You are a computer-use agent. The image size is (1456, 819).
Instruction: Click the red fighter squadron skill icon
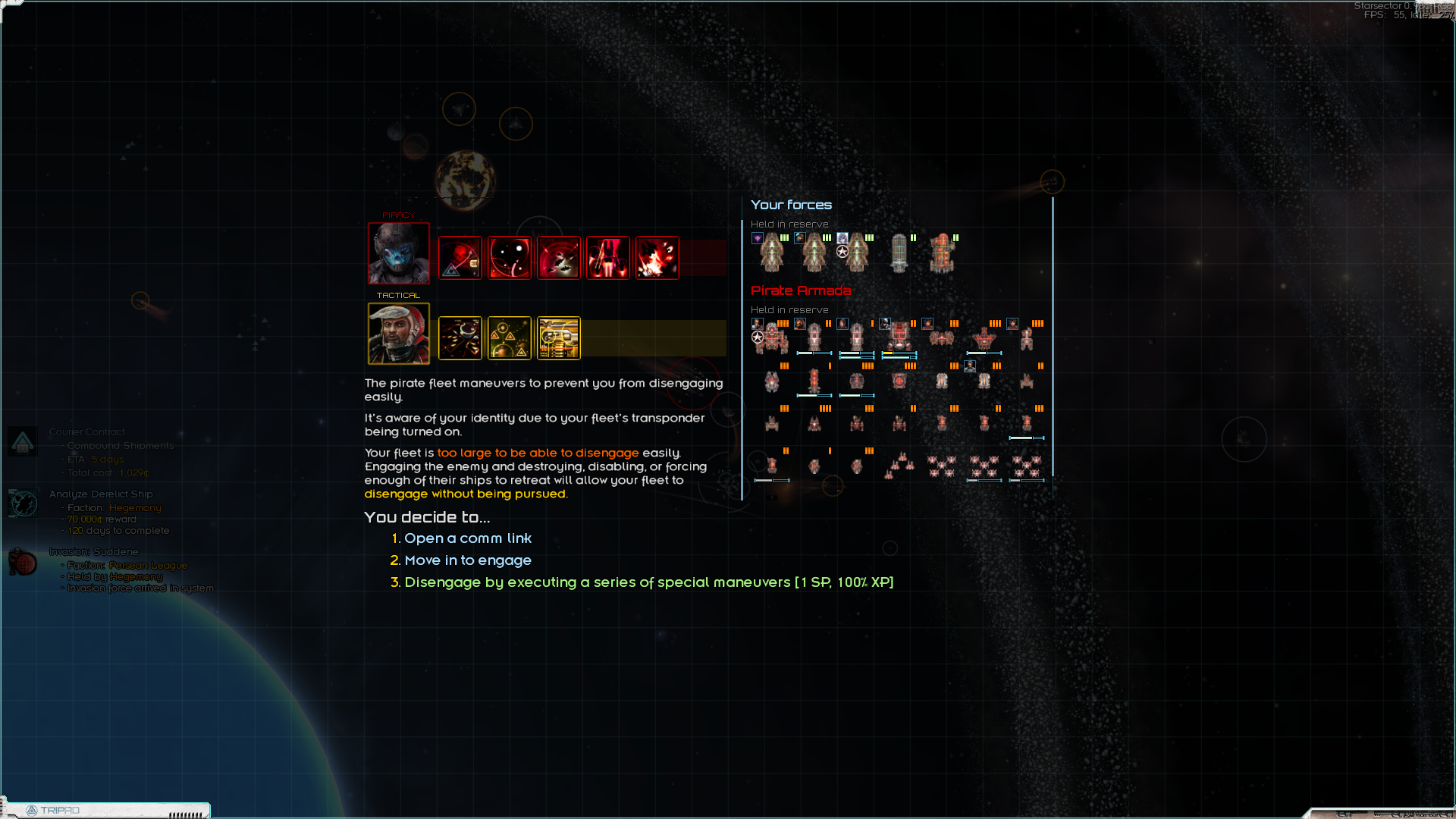point(559,259)
